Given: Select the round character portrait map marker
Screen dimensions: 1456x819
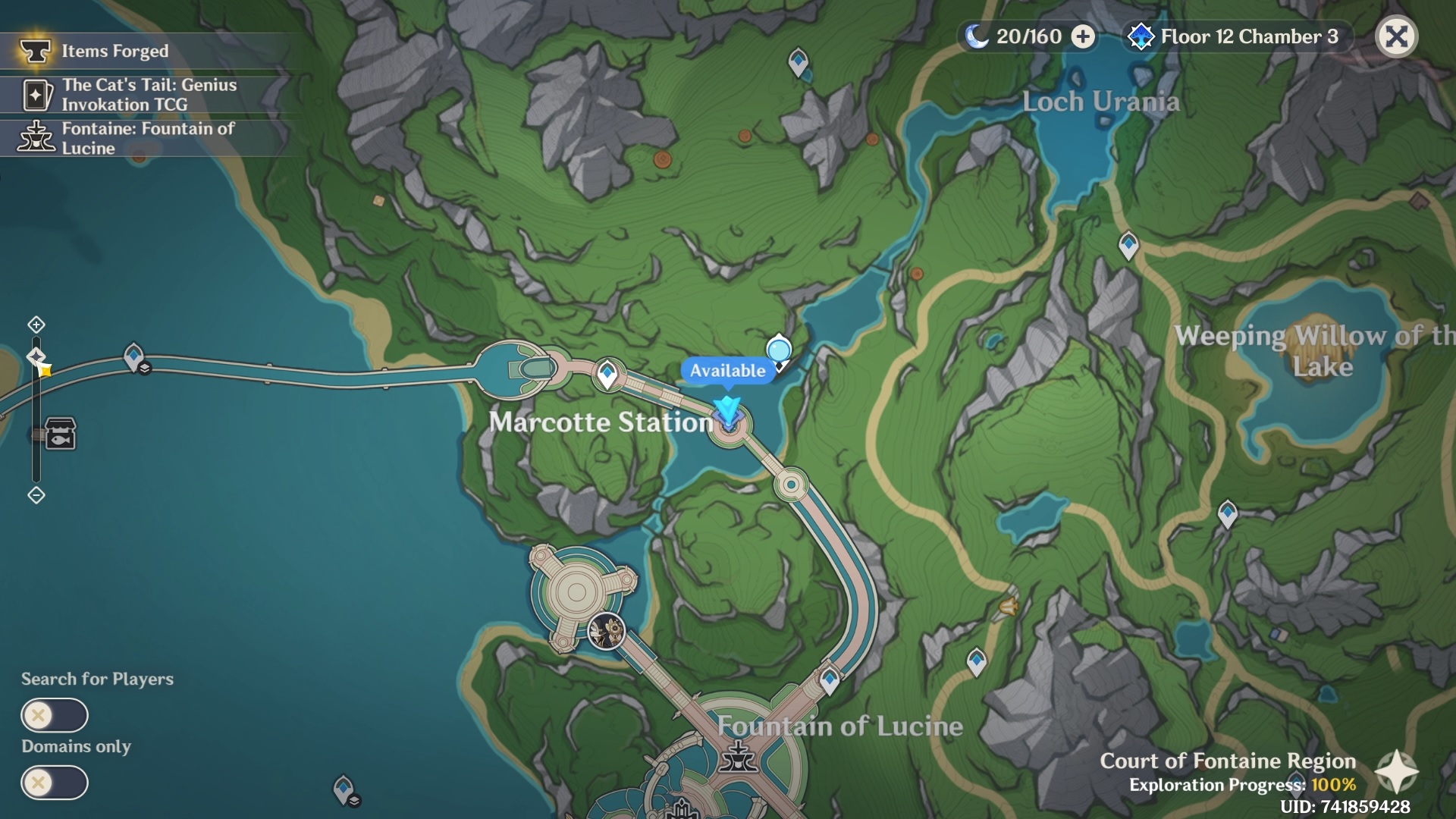Looking at the screenshot, I should click(607, 631).
